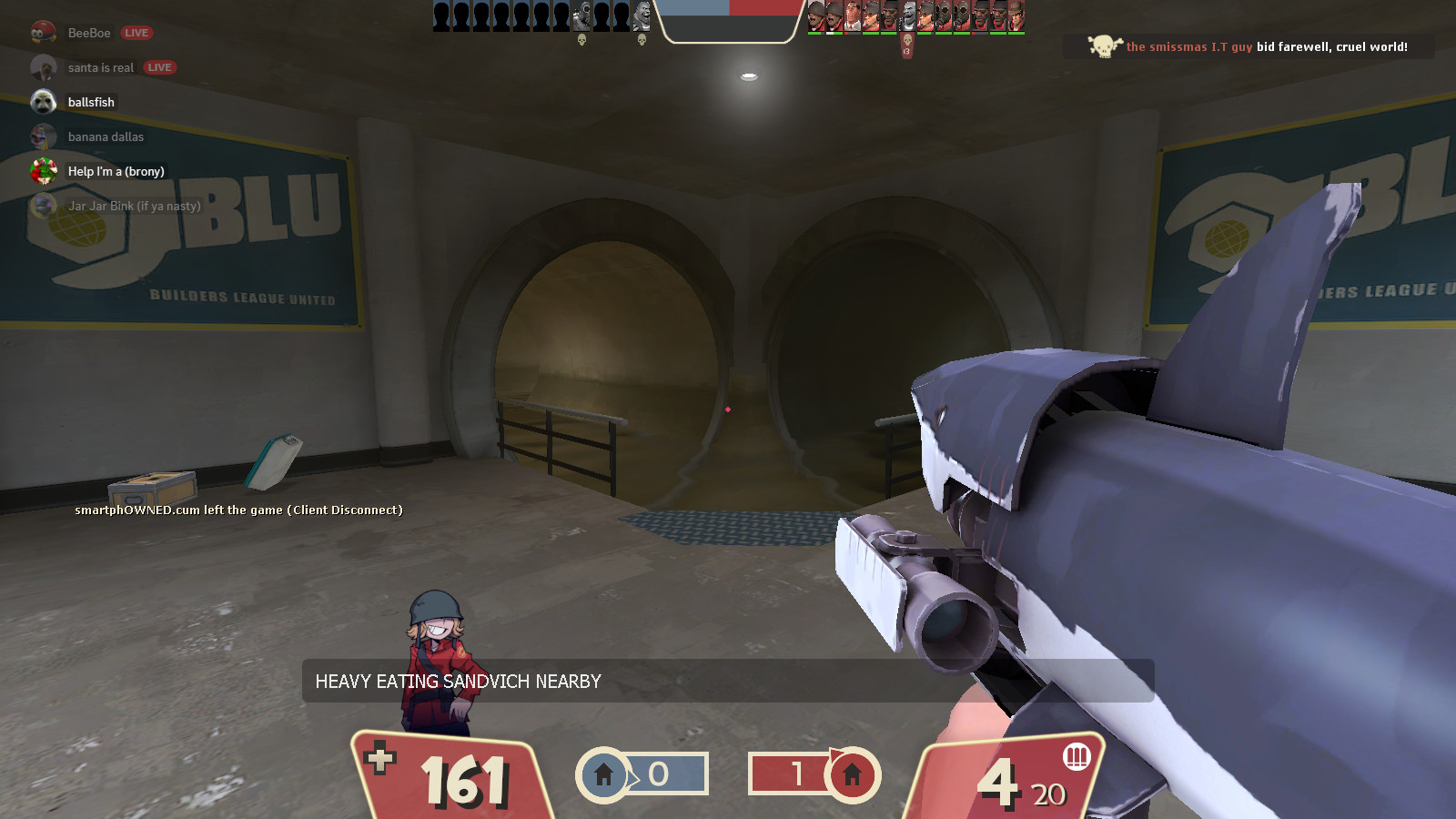Click the Medic portrait in the RED team roster
The image size is (1456, 819).
click(851, 15)
